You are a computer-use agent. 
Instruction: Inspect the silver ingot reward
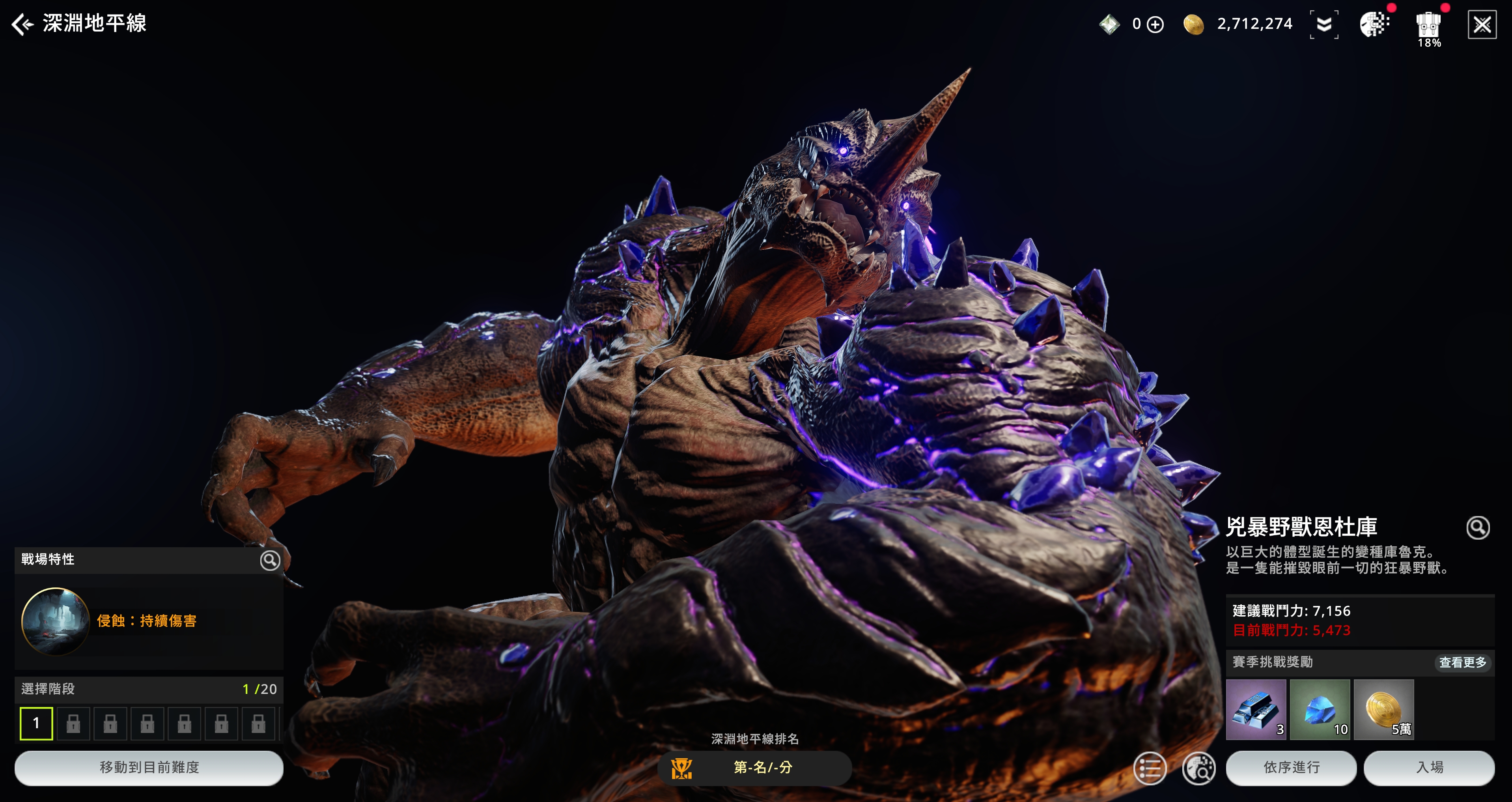[x=1256, y=709]
